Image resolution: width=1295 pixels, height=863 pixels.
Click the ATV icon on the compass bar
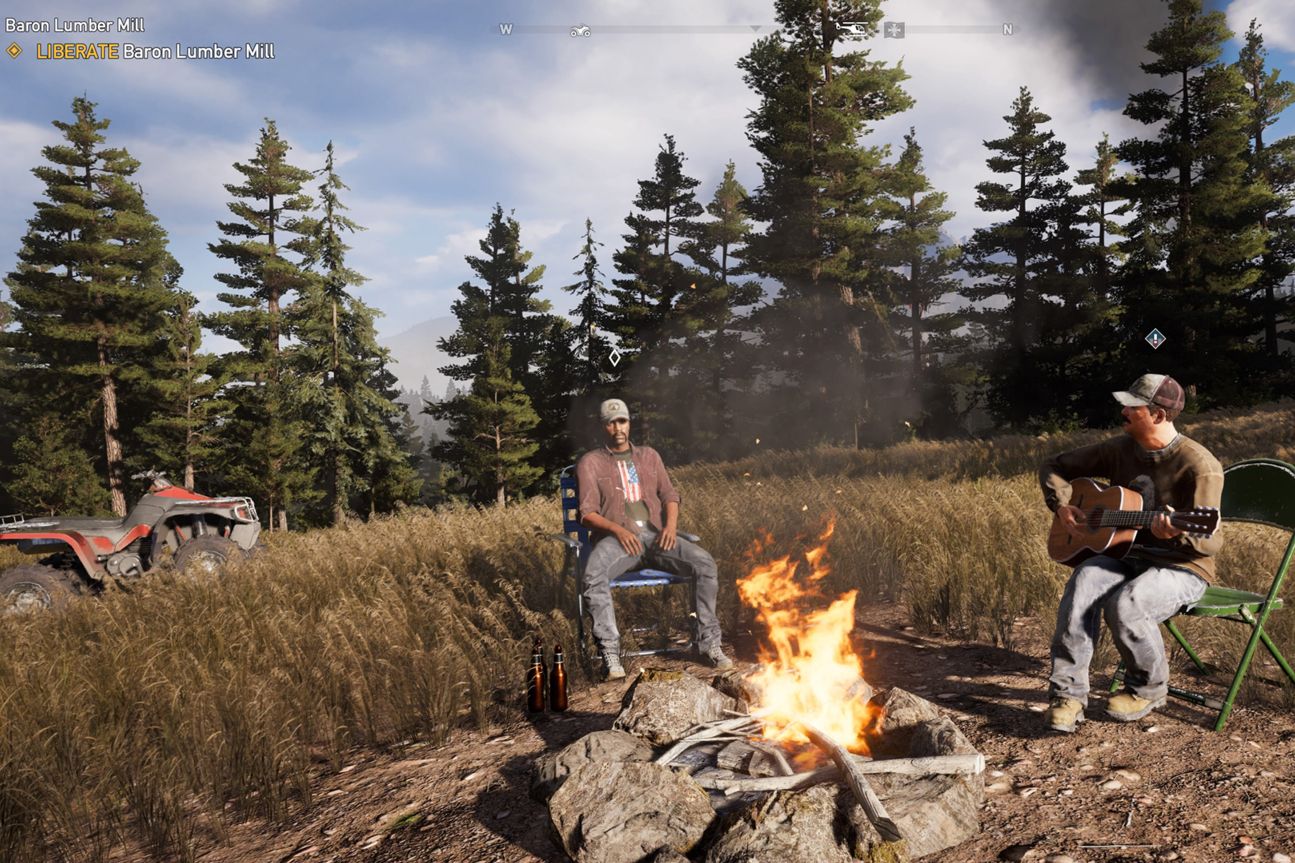(580, 28)
